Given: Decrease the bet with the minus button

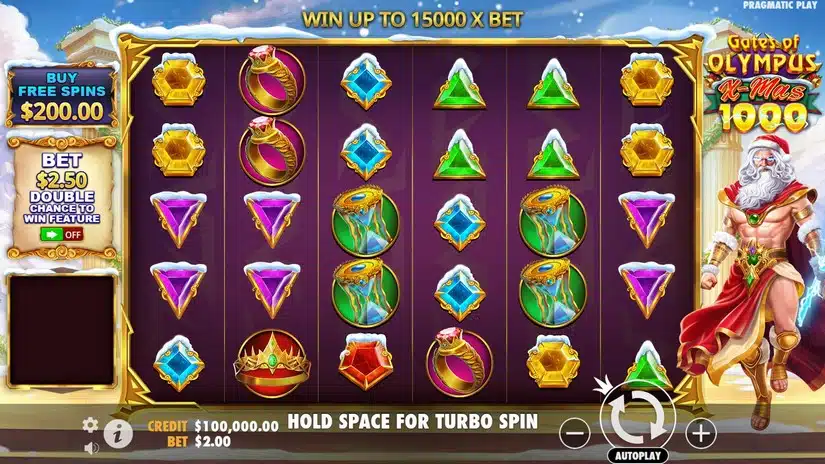Looking at the screenshot, I should click(x=573, y=432).
